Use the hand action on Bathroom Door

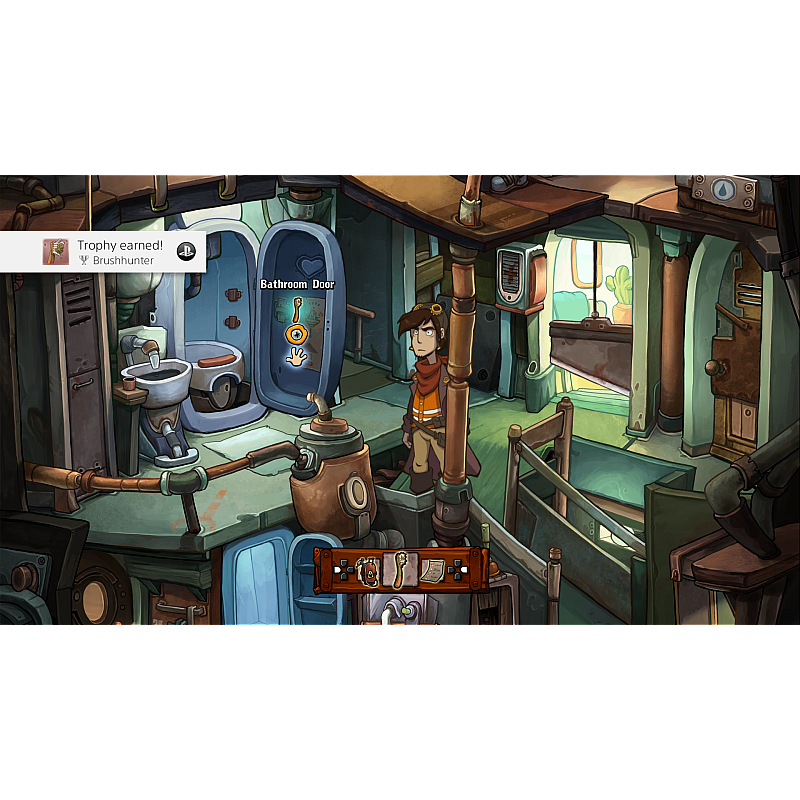296,356
